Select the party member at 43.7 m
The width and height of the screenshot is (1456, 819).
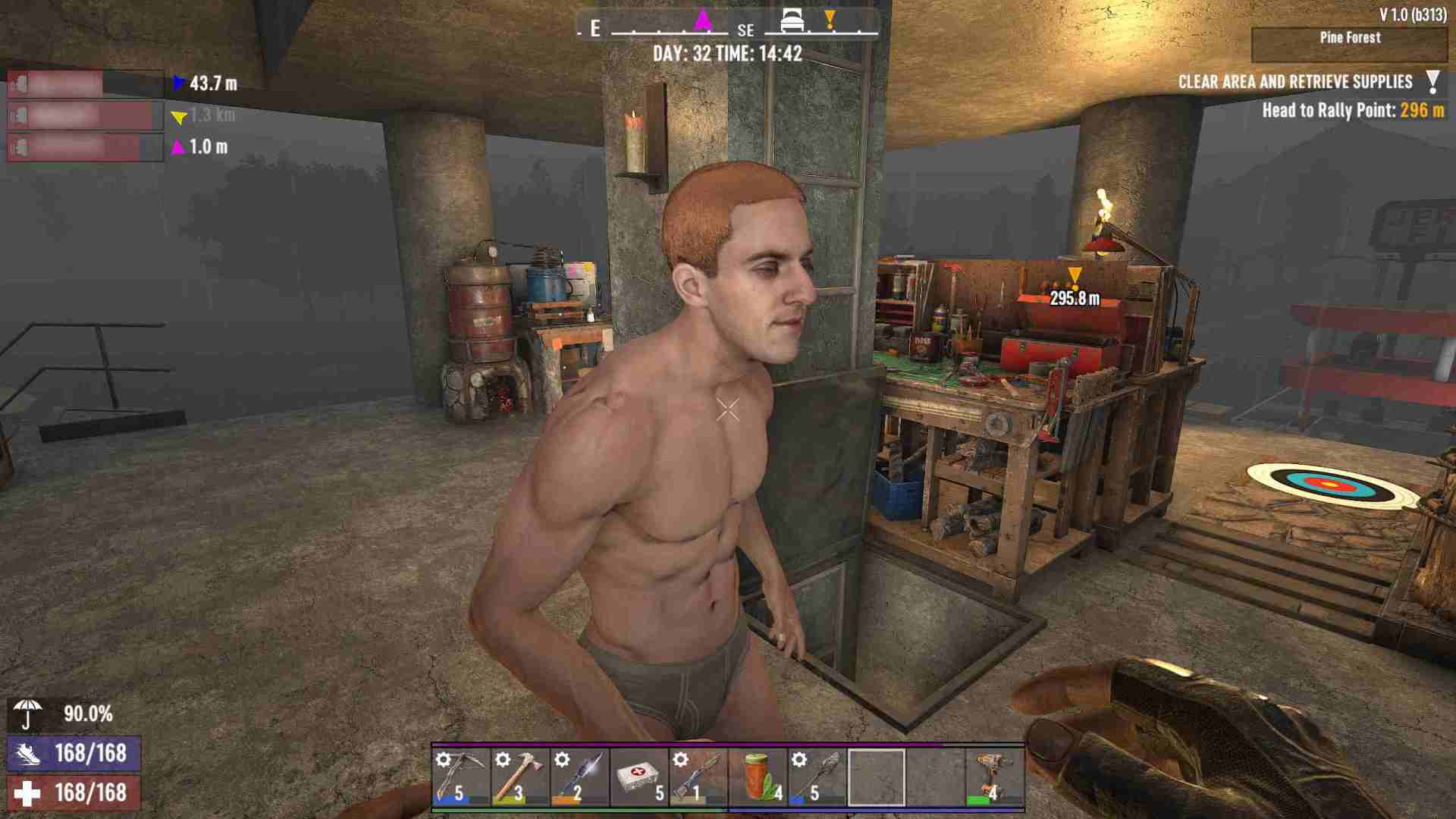tap(85, 83)
